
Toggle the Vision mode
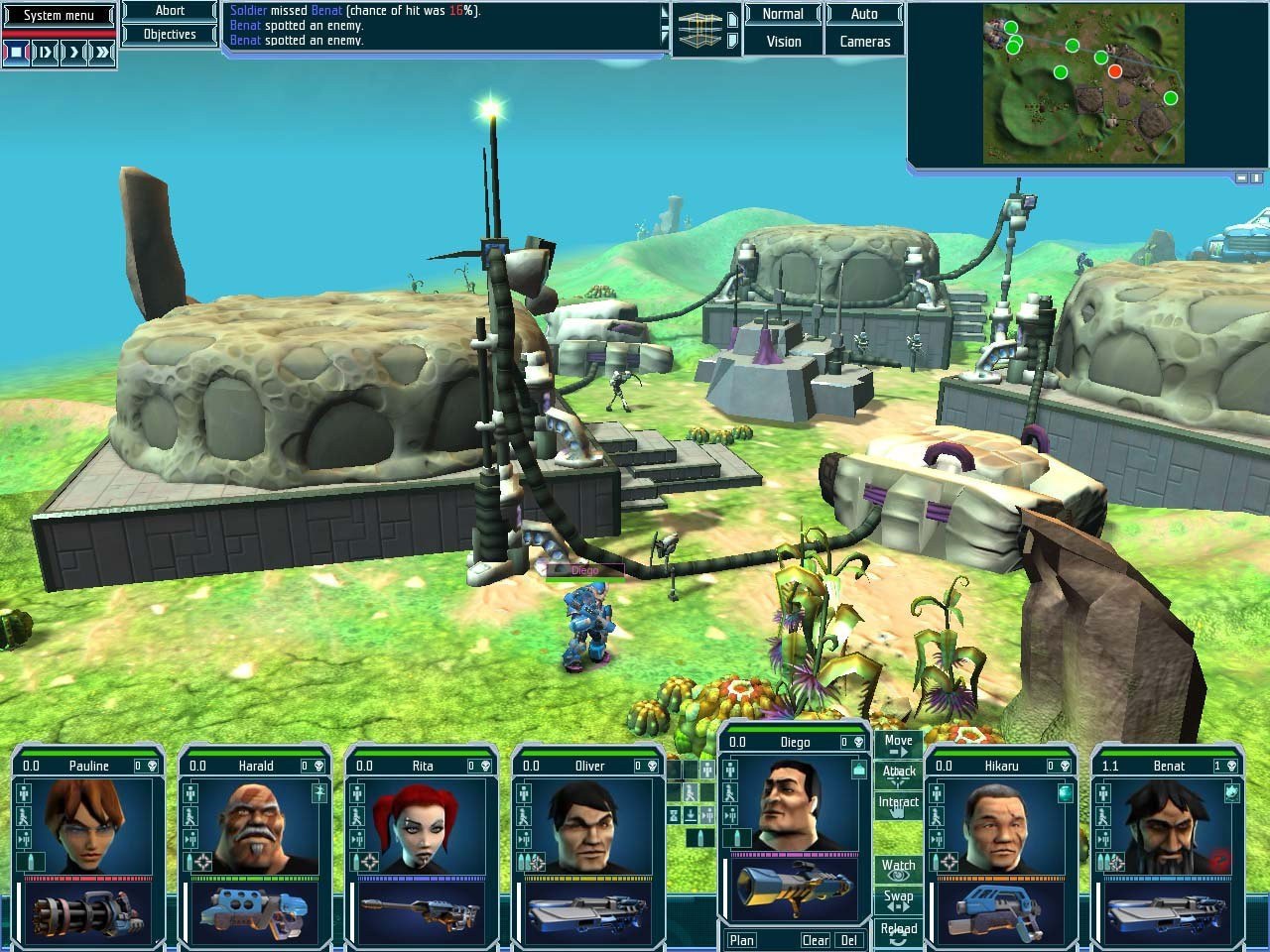point(783,42)
